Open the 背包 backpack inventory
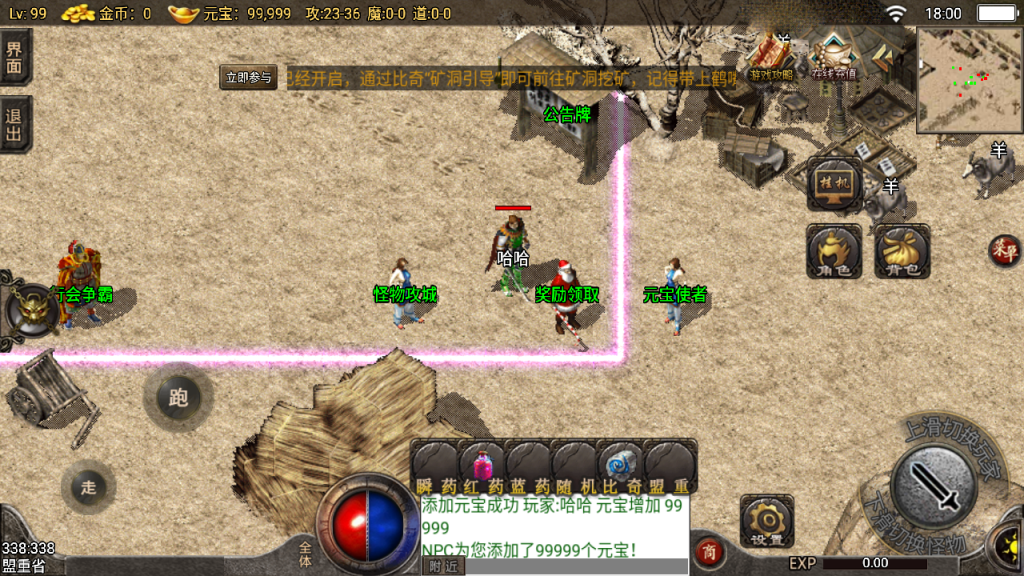 pyautogui.click(x=902, y=250)
